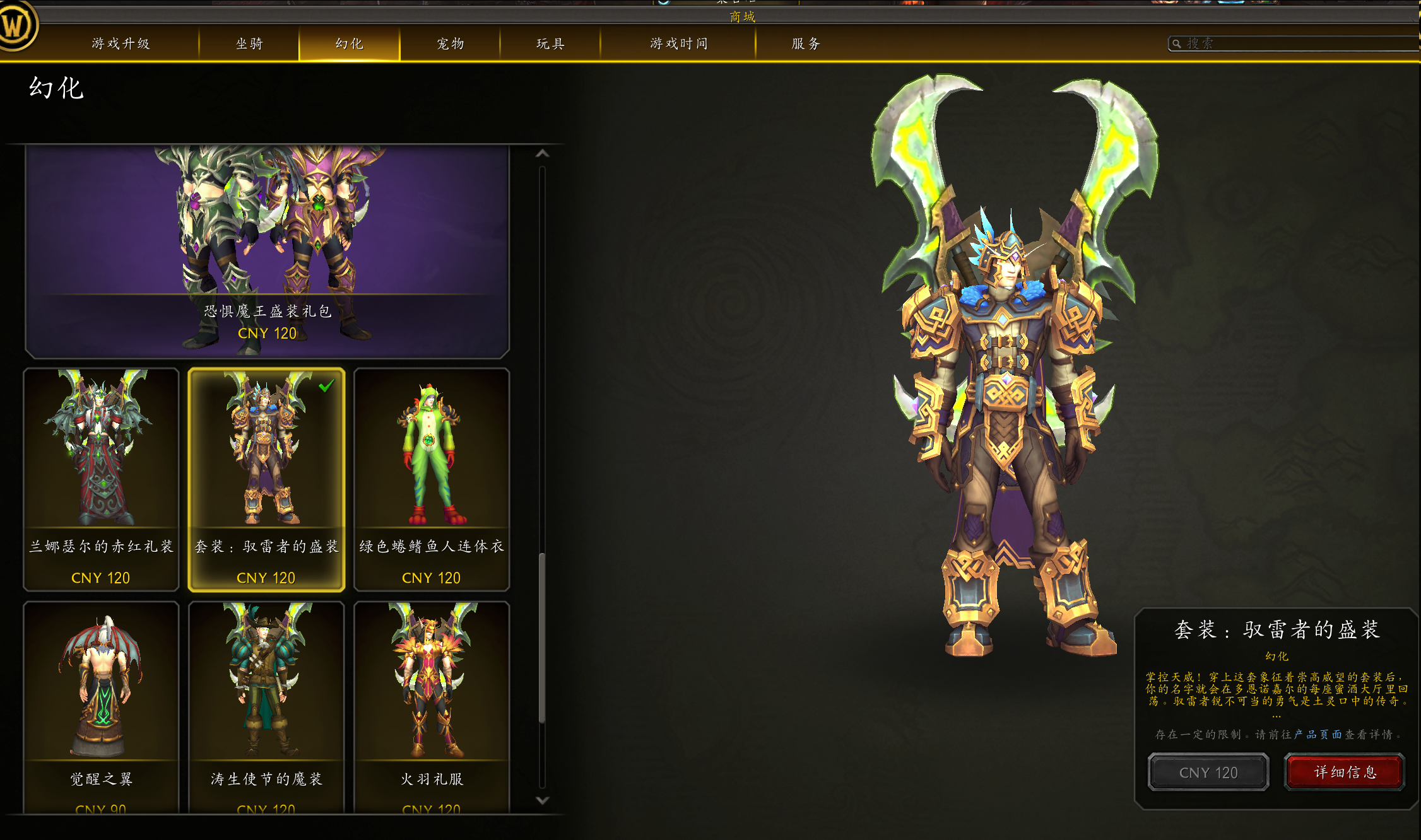
Task: Click the scroll-up arrow of the item list
Action: click(x=542, y=154)
